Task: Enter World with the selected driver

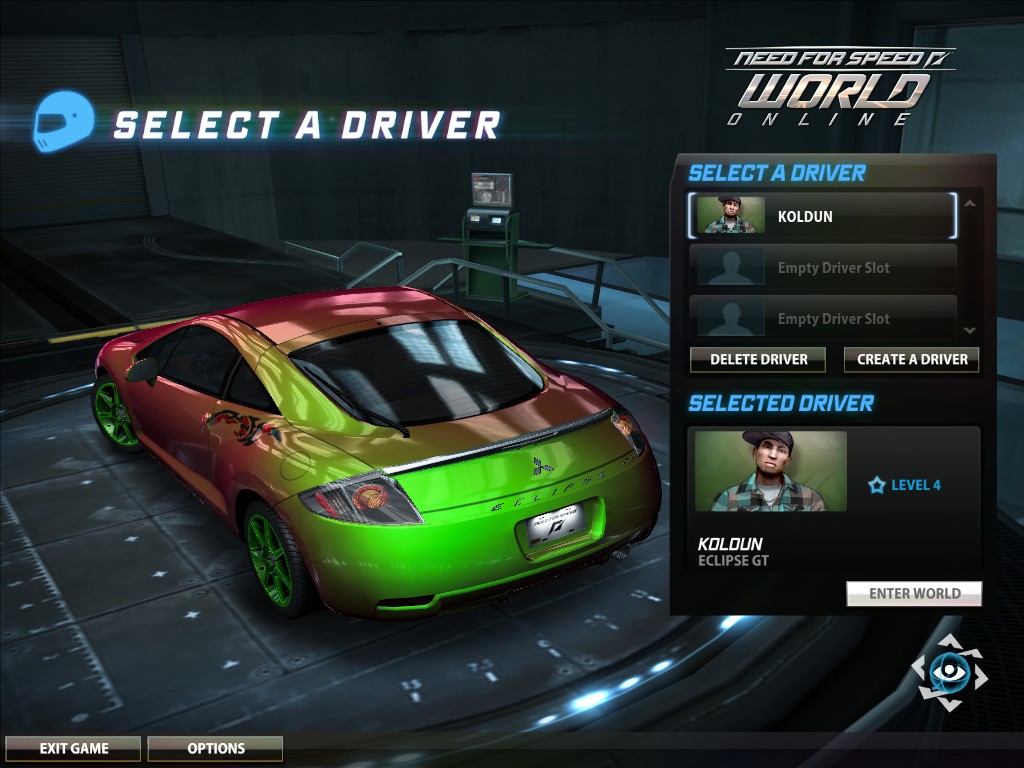Action: coord(914,594)
